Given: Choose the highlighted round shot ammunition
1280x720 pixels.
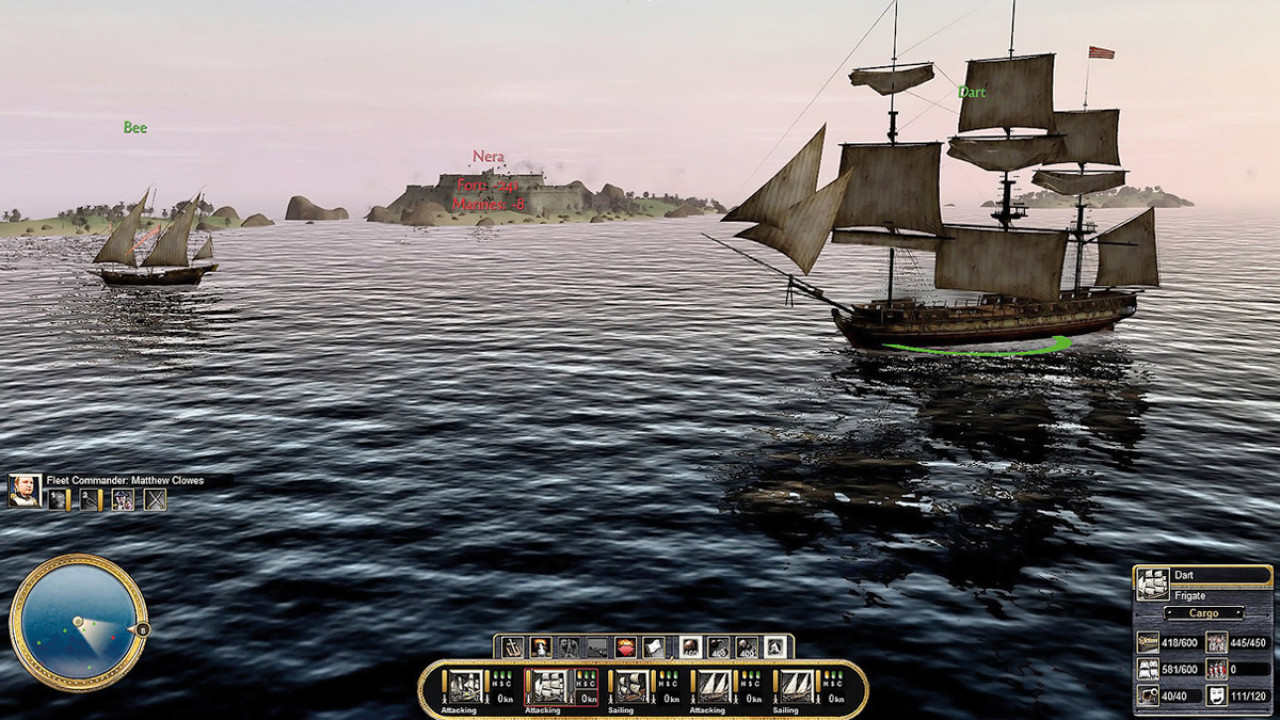Looking at the screenshot, I should click(x=690, y=648).
